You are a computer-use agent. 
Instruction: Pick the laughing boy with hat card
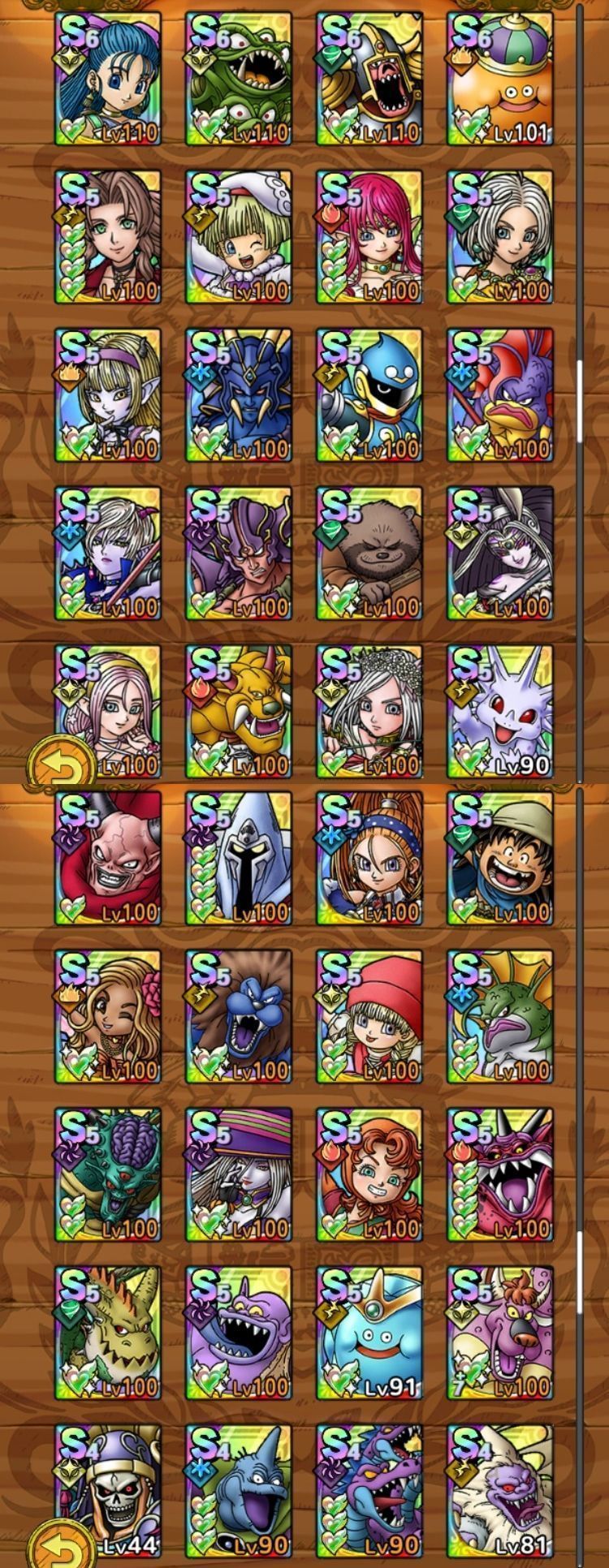(500, 858)
